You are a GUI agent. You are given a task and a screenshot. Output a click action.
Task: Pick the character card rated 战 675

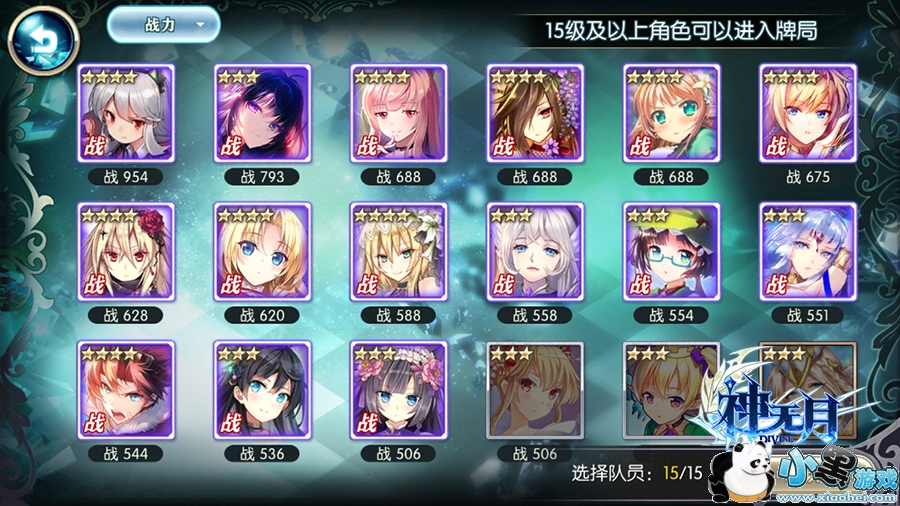(807, 113)
